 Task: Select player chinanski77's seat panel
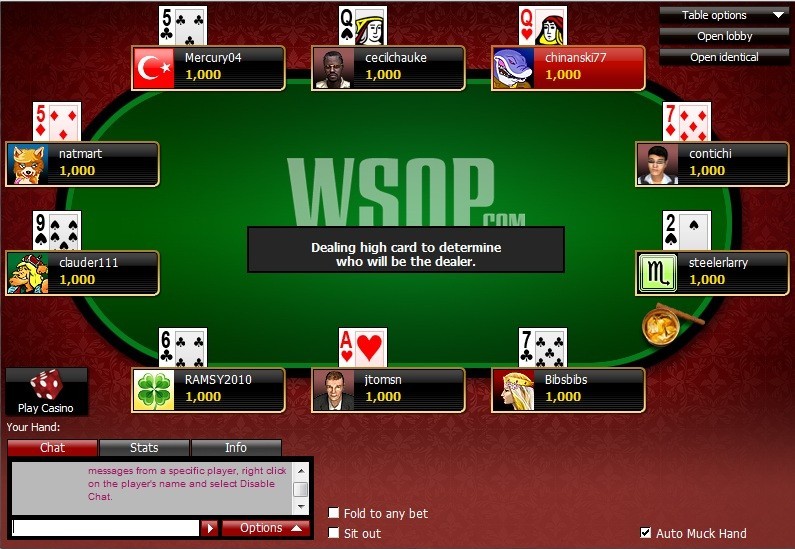568,67
